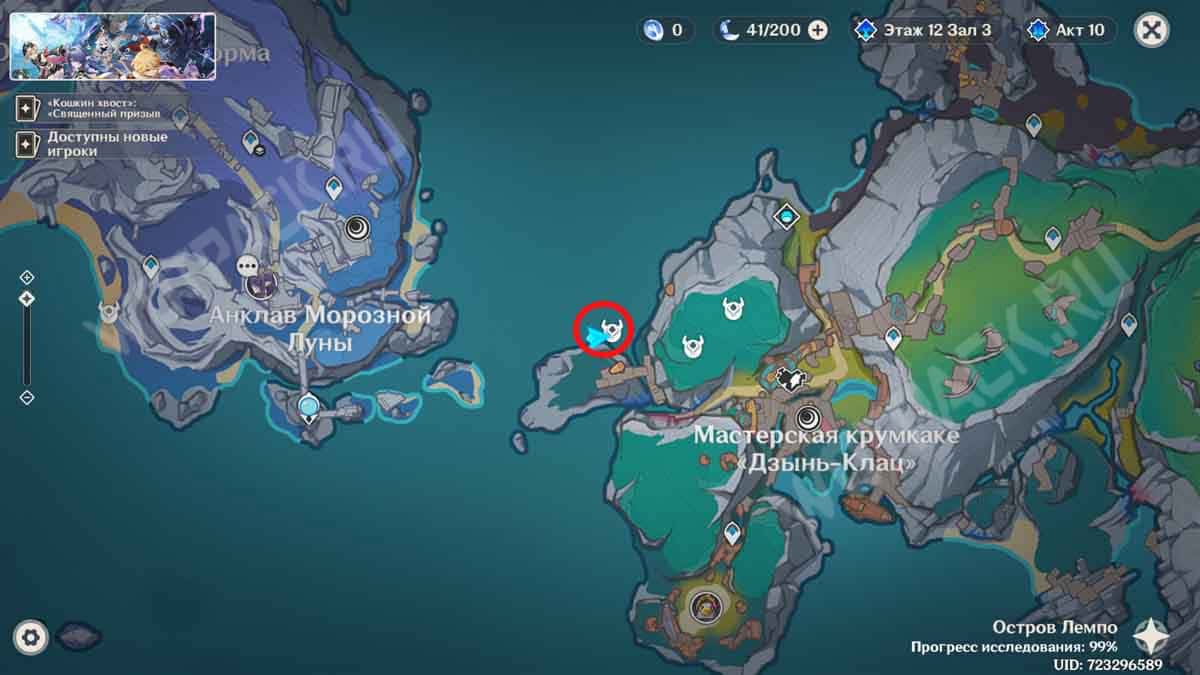Select the quest speech-bubble marker

click(x=248, y=266)
